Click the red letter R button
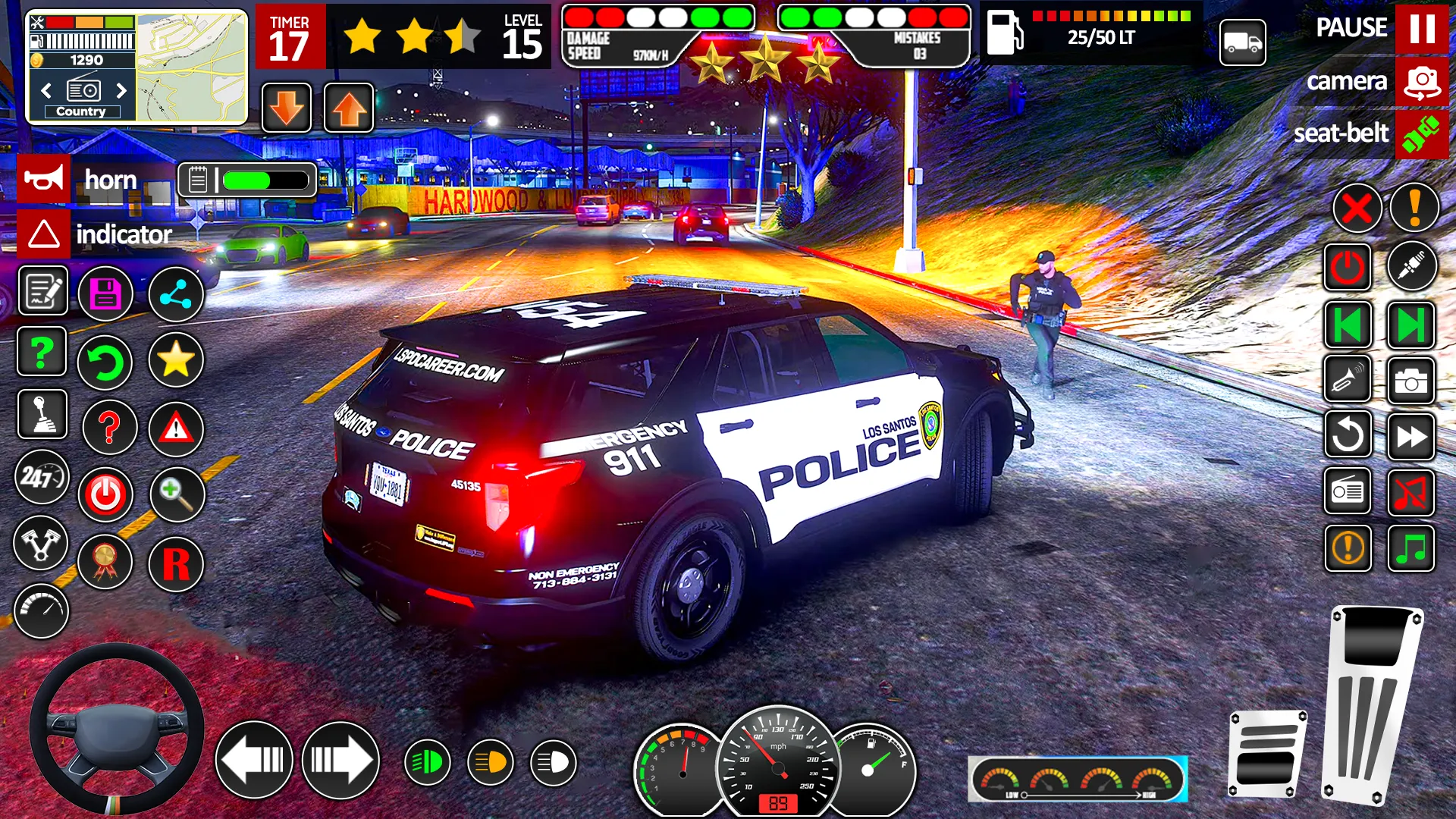 176,564
